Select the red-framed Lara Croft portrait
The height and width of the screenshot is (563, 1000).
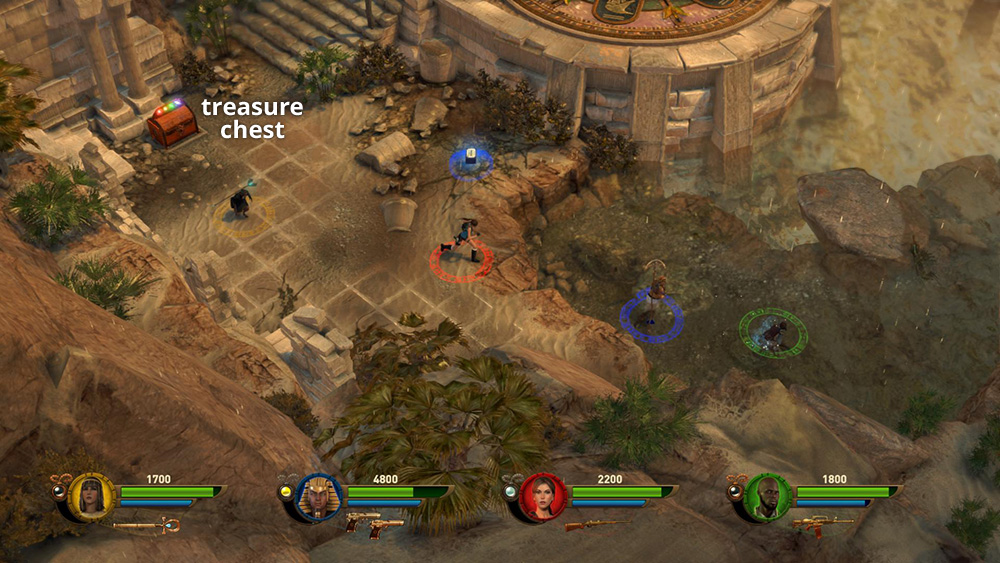[544, 497]
